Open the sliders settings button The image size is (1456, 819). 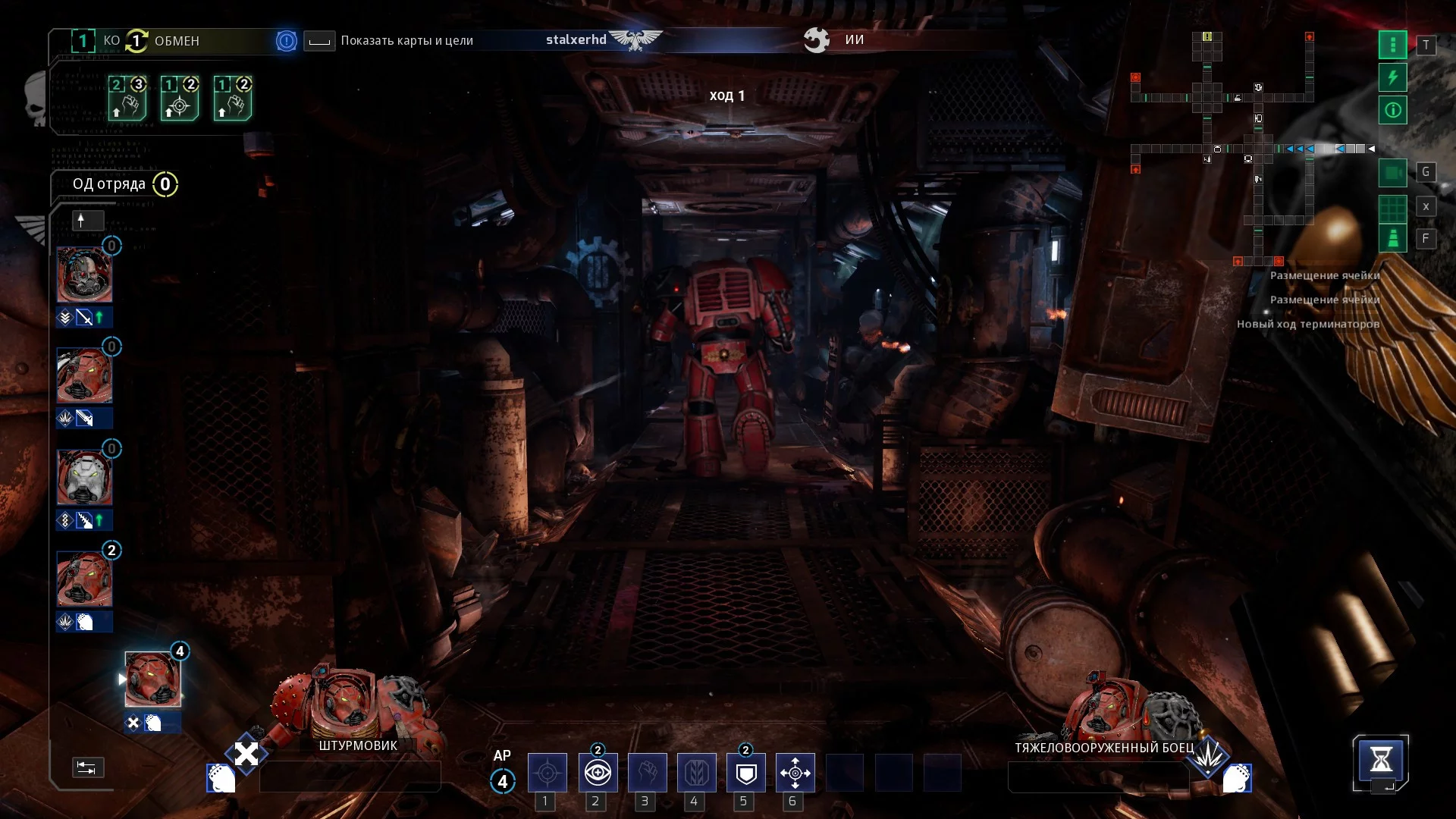coord(87,767)
